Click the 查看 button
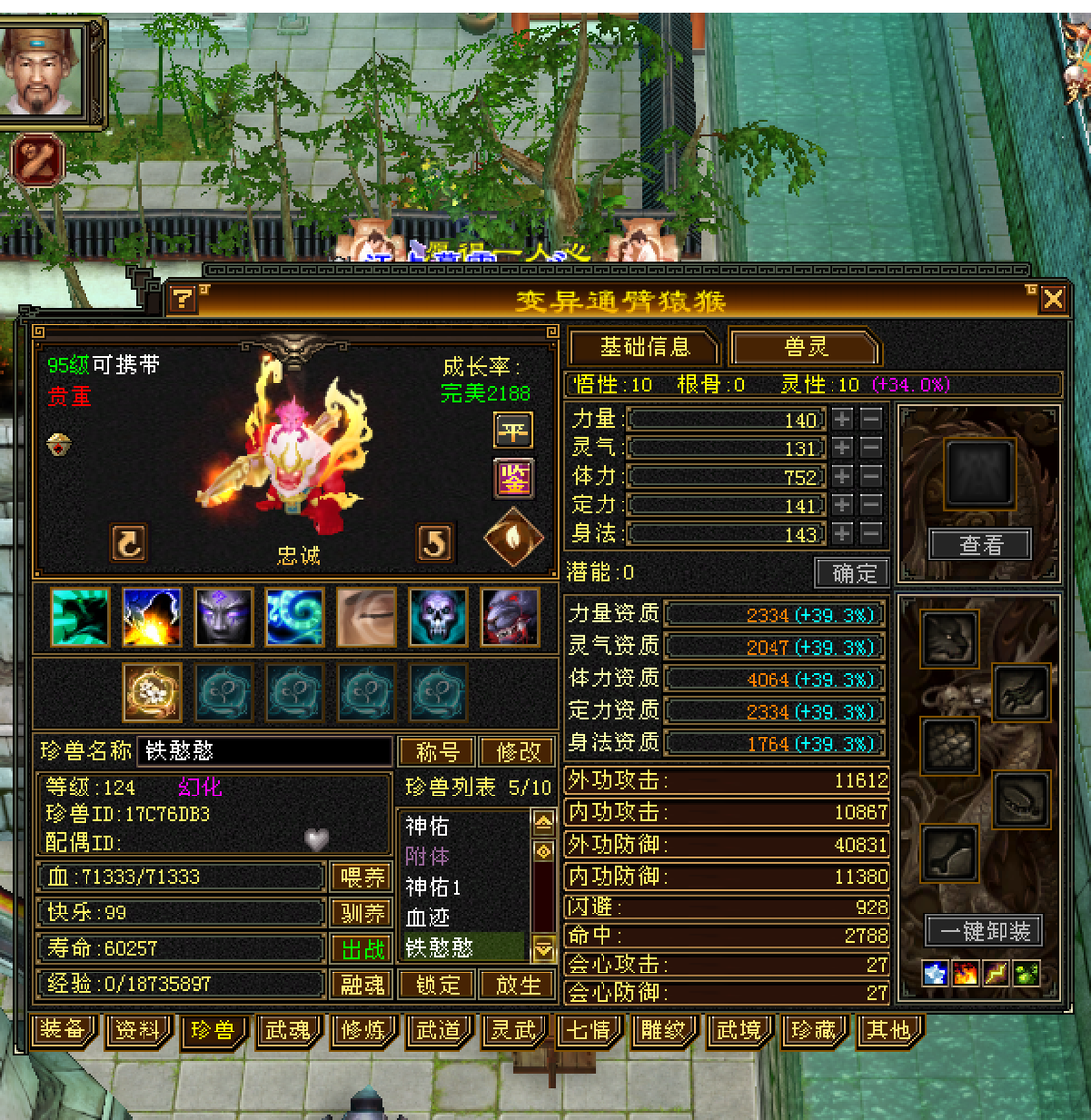 click(x=981, y=545)
